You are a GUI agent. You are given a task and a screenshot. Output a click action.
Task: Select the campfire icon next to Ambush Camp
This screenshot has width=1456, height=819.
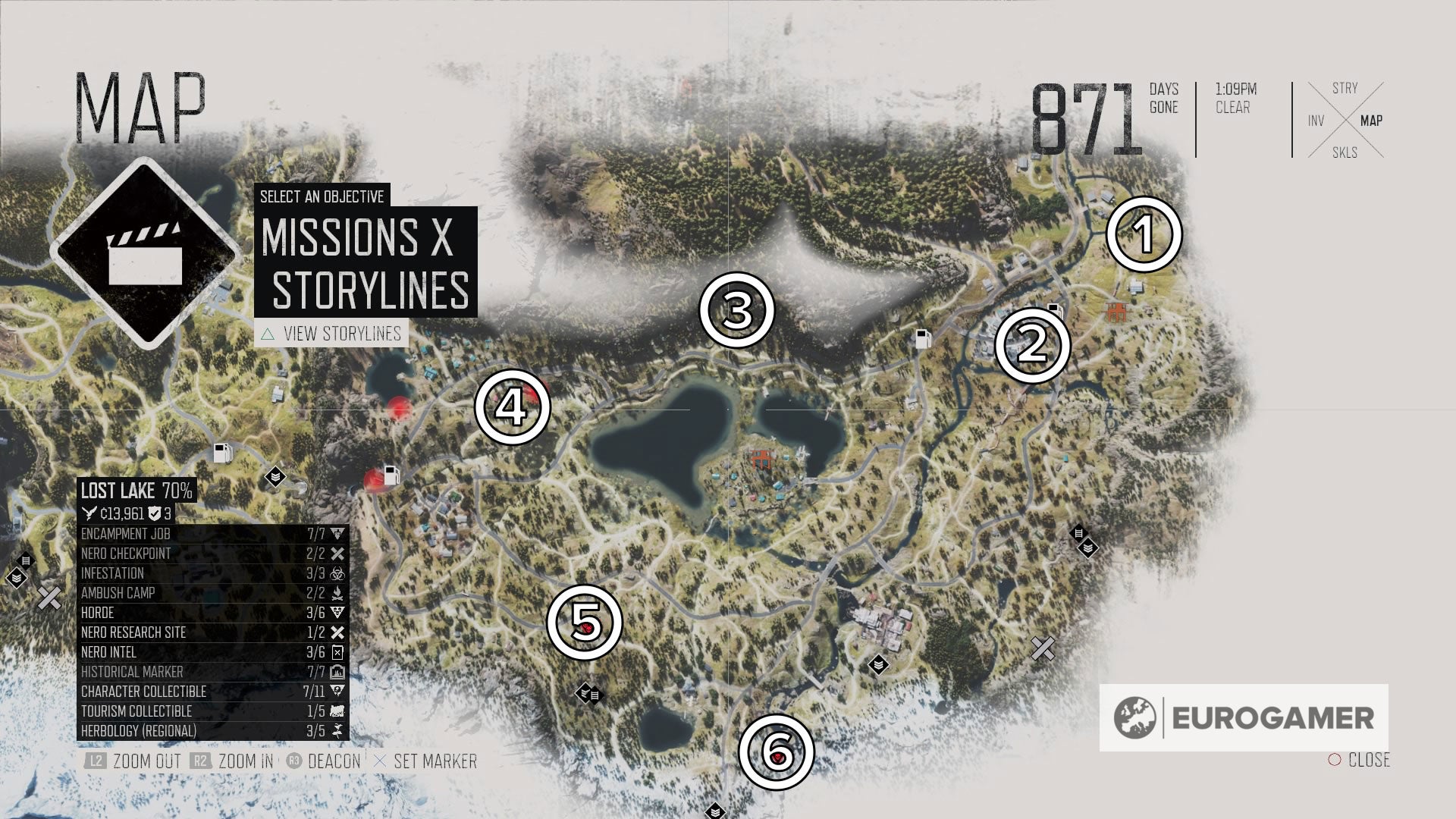pyautogui.click(x=336, y=594)
